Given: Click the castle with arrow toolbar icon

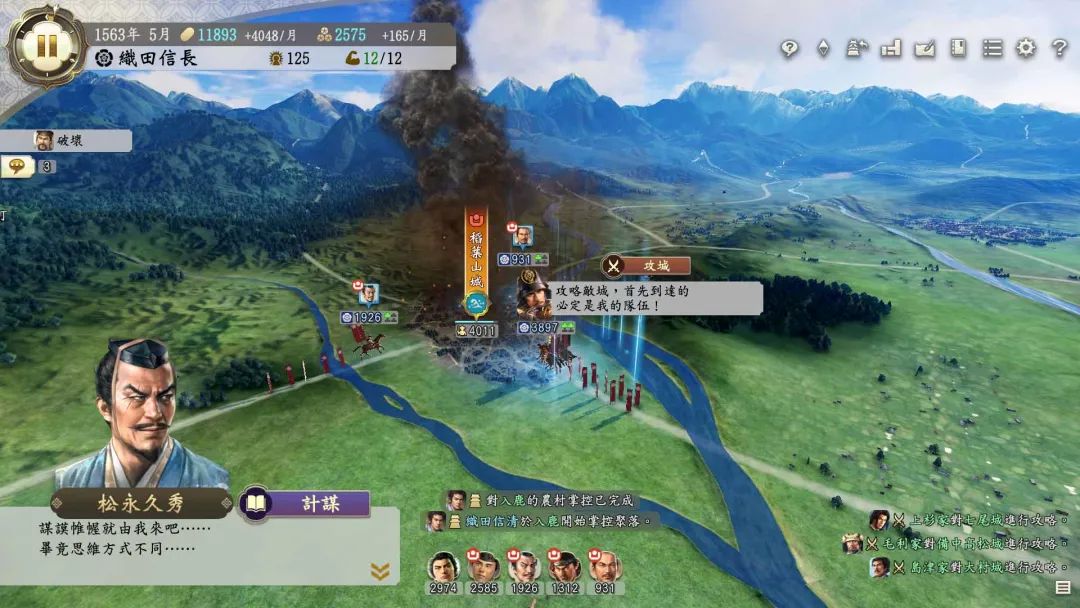Looking at the screenshot, I should point(857,48).
